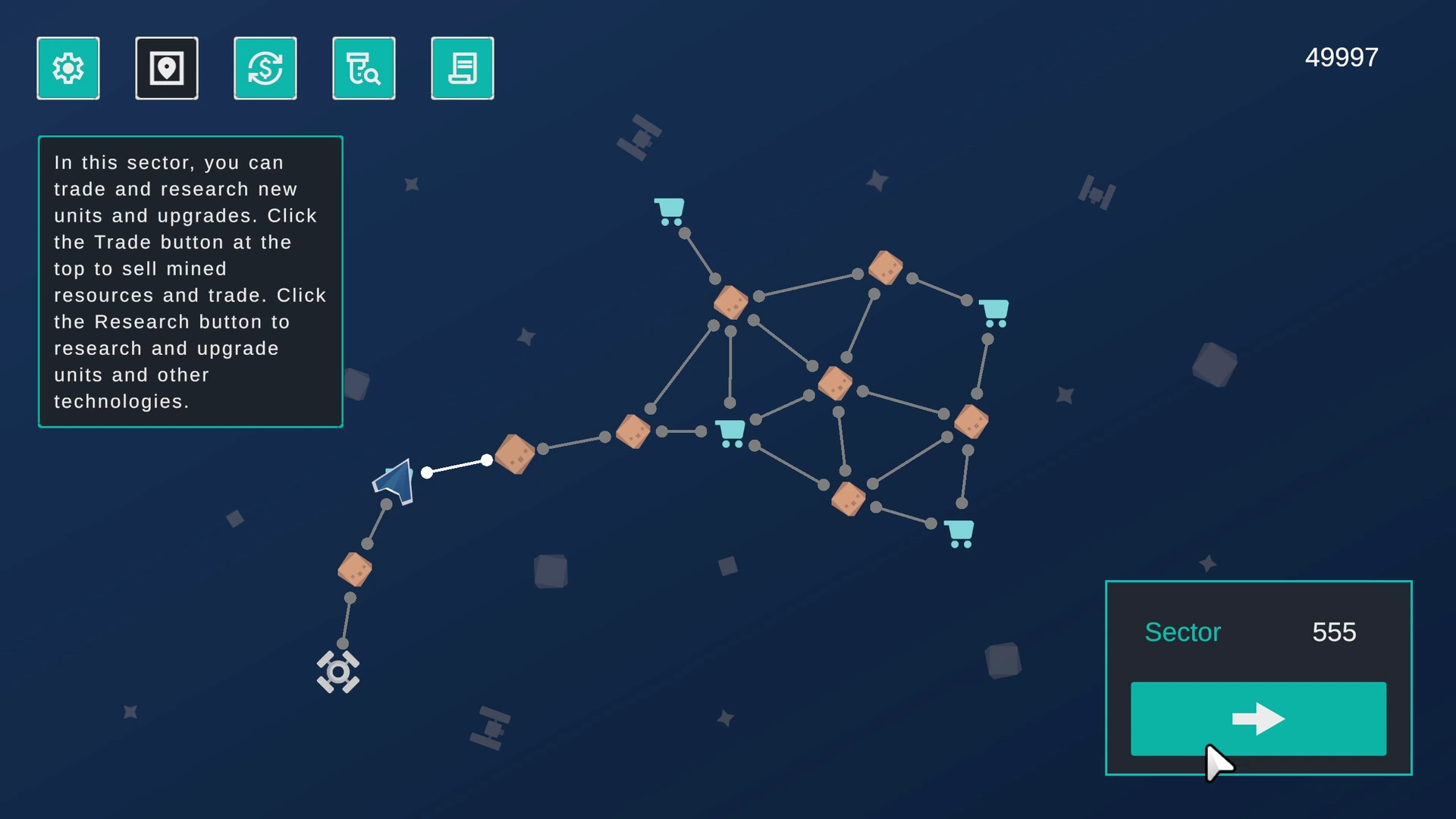Open the Research menu
Image resolution: width=1456 pixels, height=819 pixels.
pyautogui.click(x=363, y=67)
